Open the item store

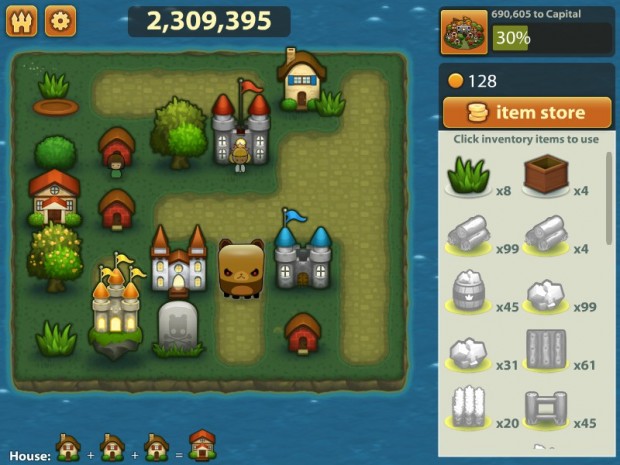(x=527, y=113)
